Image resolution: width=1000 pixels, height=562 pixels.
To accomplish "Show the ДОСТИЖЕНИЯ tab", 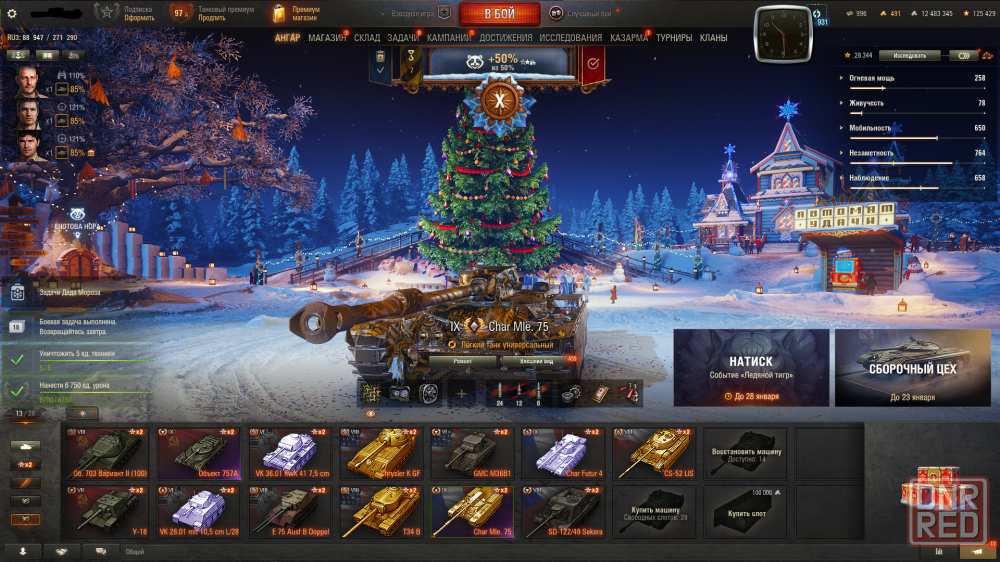I will 506,38.
